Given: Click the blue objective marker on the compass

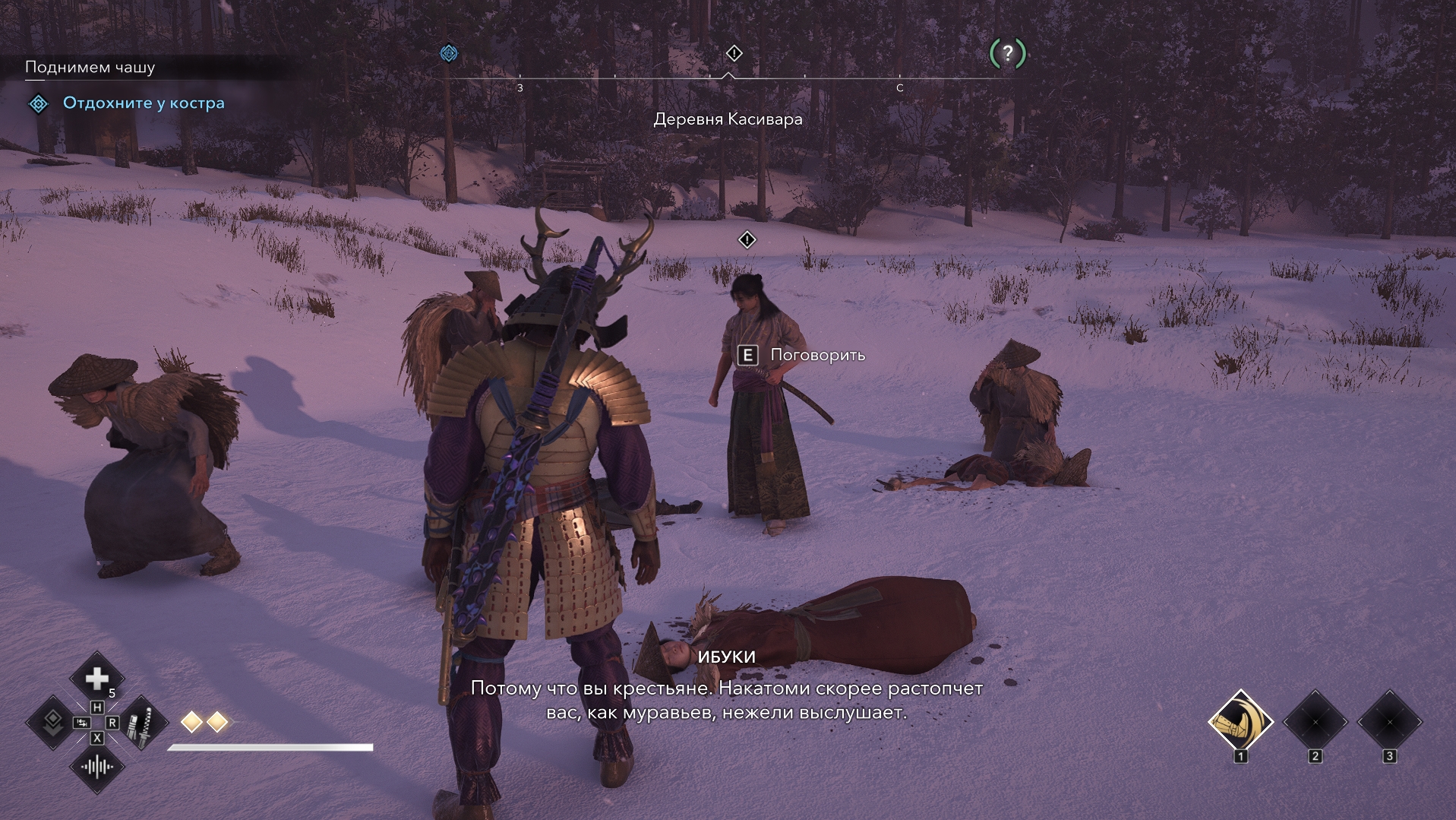Looking at the screenshot, I should [449, 53].
